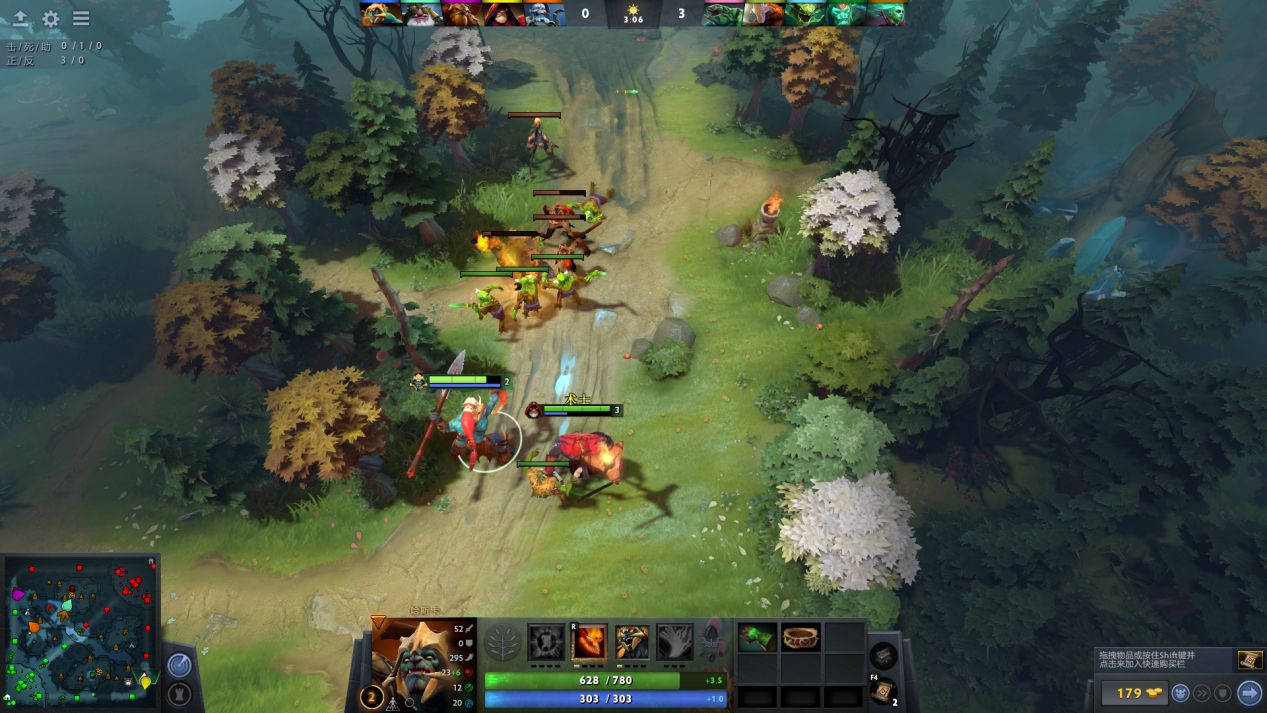Select the green Tango item slot
Viewport: 1267px width, 713px height.
[757, 637]
